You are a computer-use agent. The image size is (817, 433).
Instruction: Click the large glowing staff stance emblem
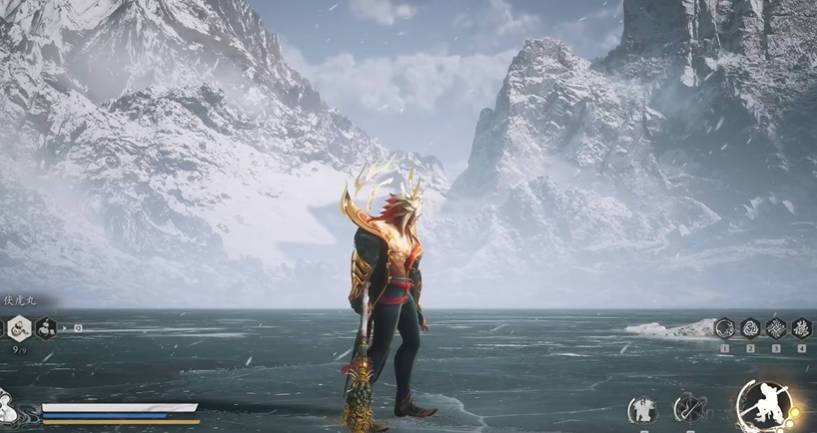pos(763,406)
